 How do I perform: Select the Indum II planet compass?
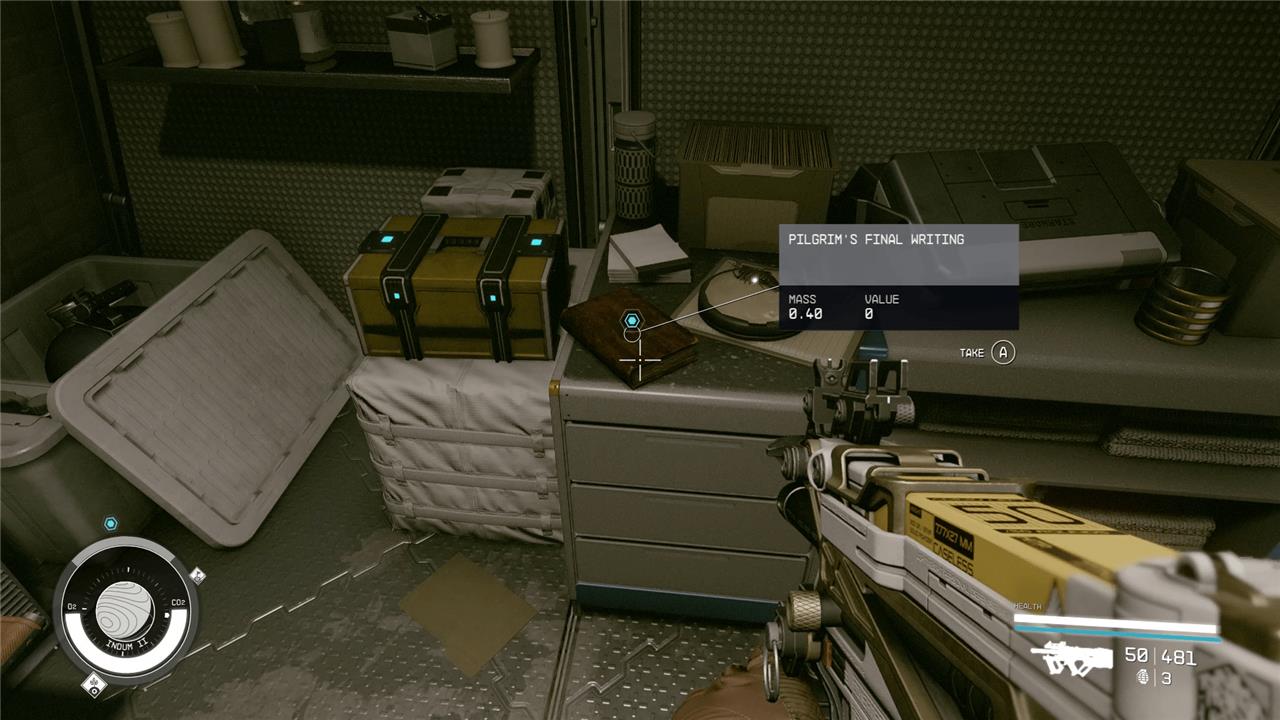(x=126, y=608)
